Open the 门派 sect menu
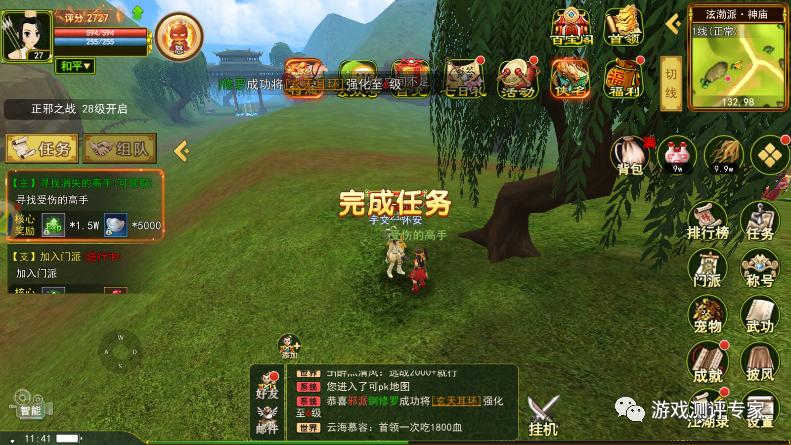Viewport: 791px width, 445px height. point(707,269)
